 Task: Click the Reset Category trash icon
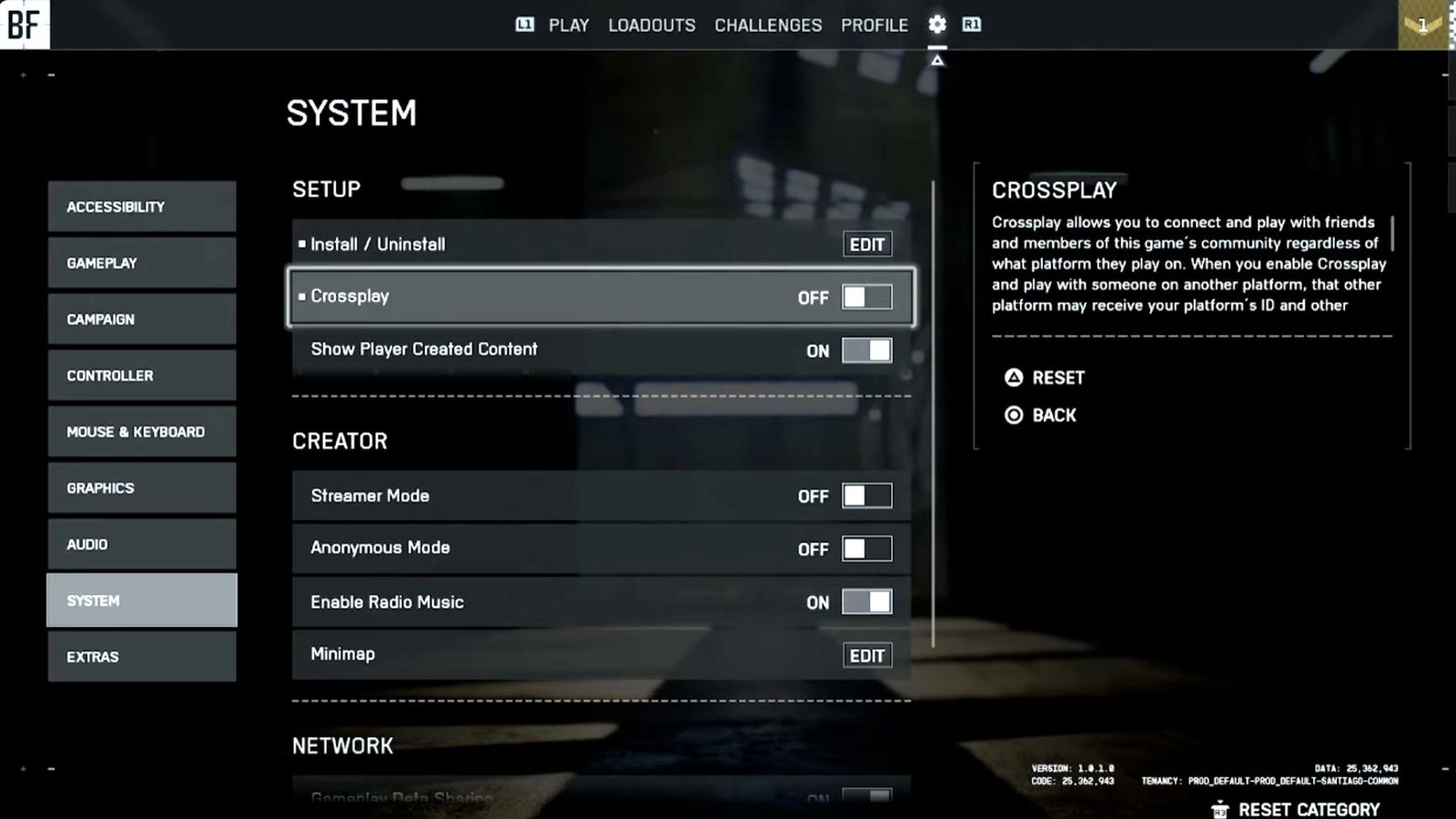[1219, 808]
